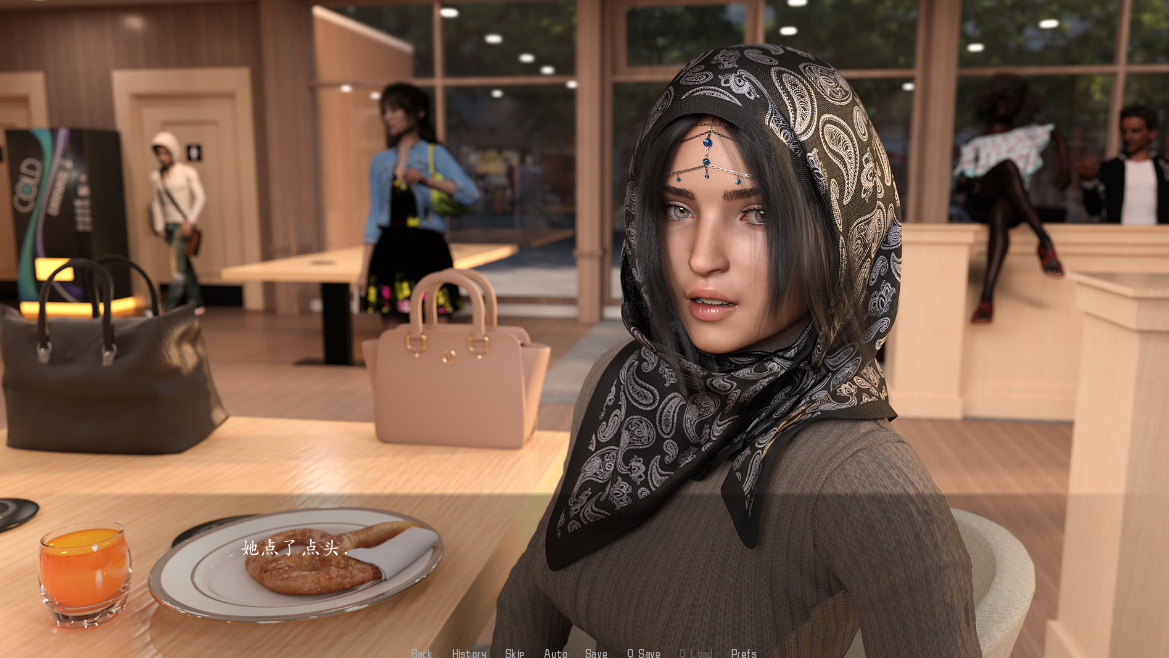Quick save with Q.Save
The height and width of the screenshot is (658, 1169).
(644, 653)
